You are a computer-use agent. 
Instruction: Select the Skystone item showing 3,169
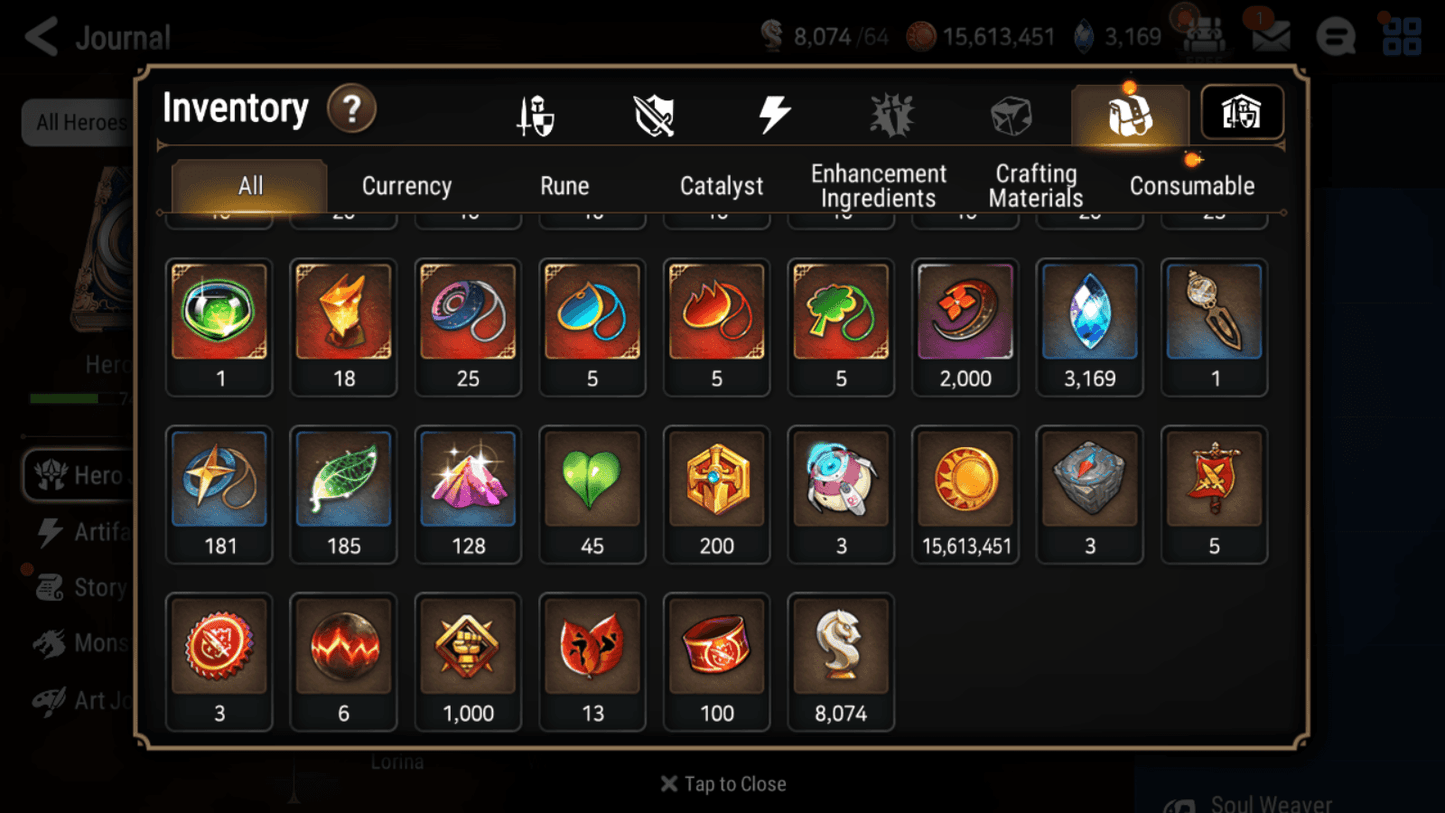pos(1089,312)
